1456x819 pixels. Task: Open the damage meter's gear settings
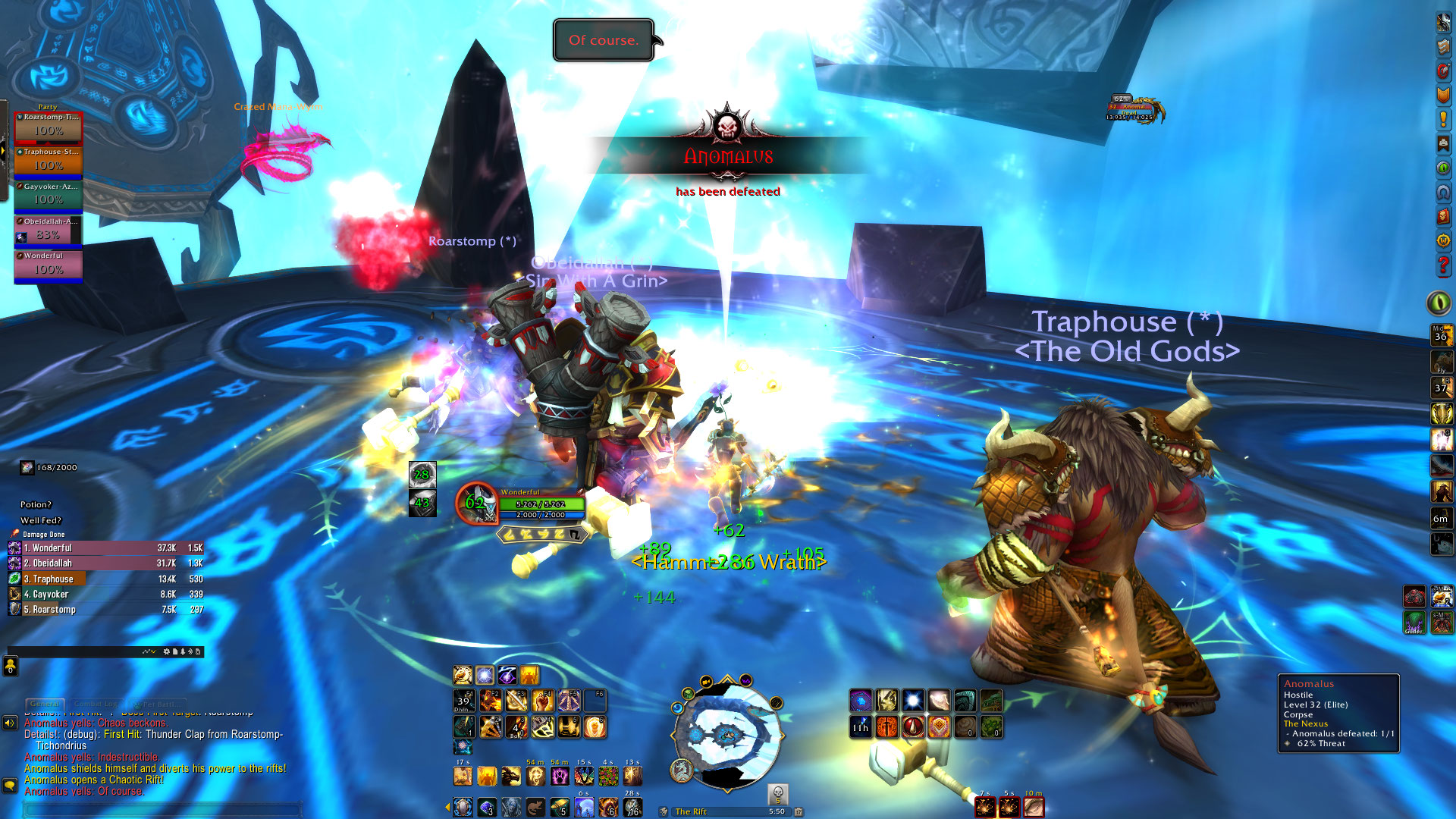(167, 651)
